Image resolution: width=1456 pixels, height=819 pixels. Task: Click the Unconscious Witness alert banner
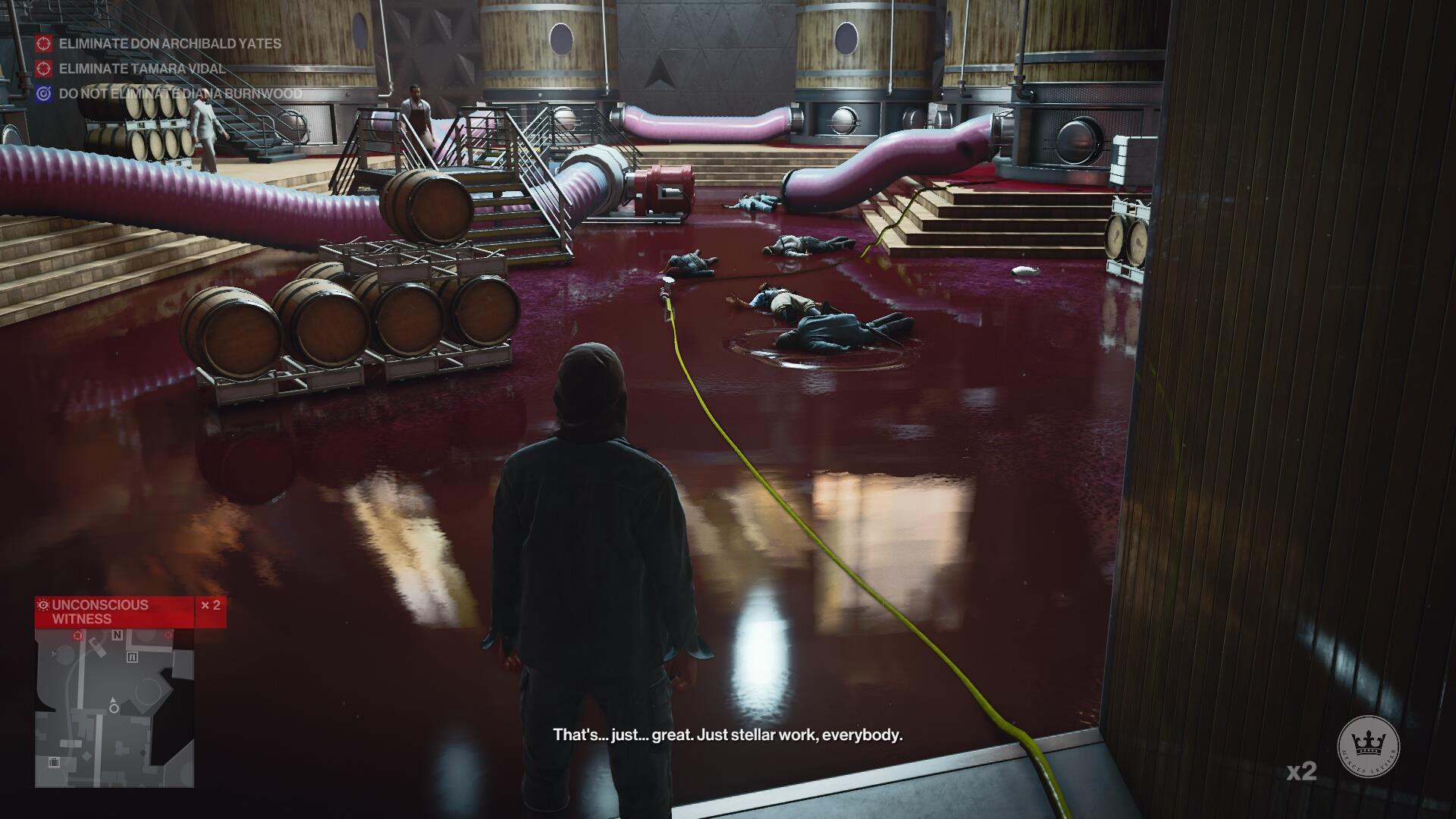point(115,612)
